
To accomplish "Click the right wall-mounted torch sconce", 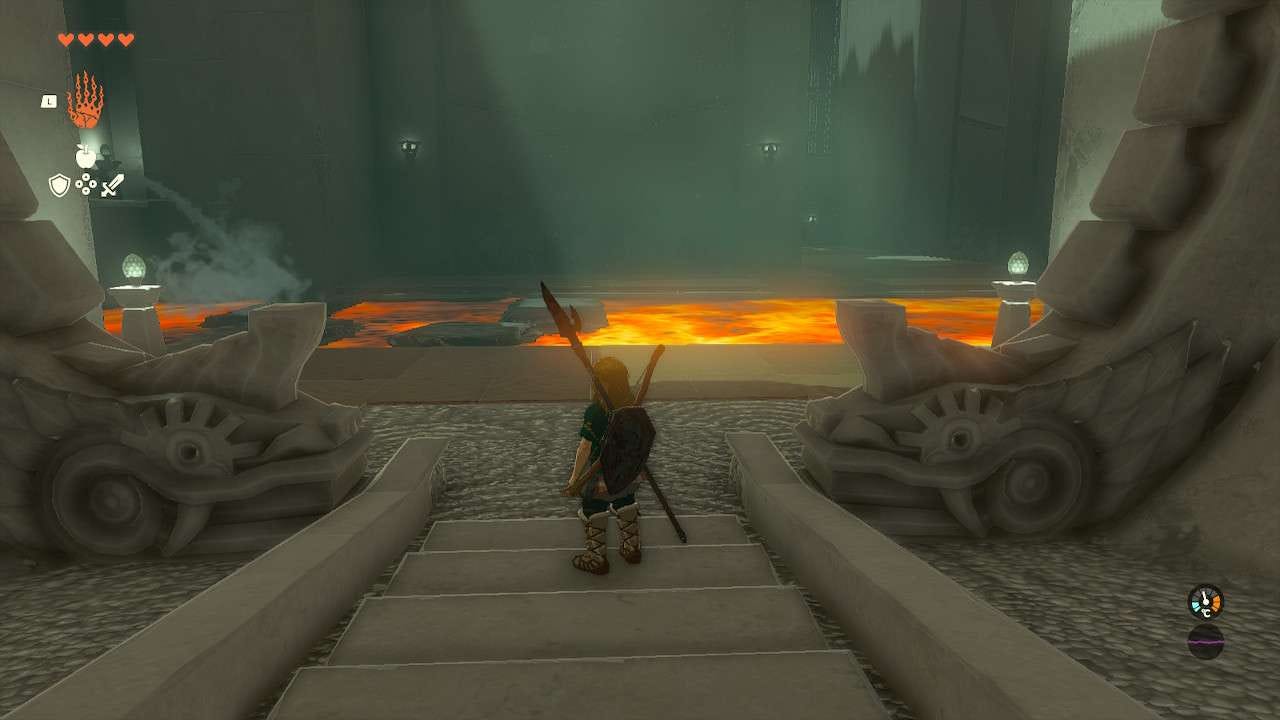I will 768,146.
